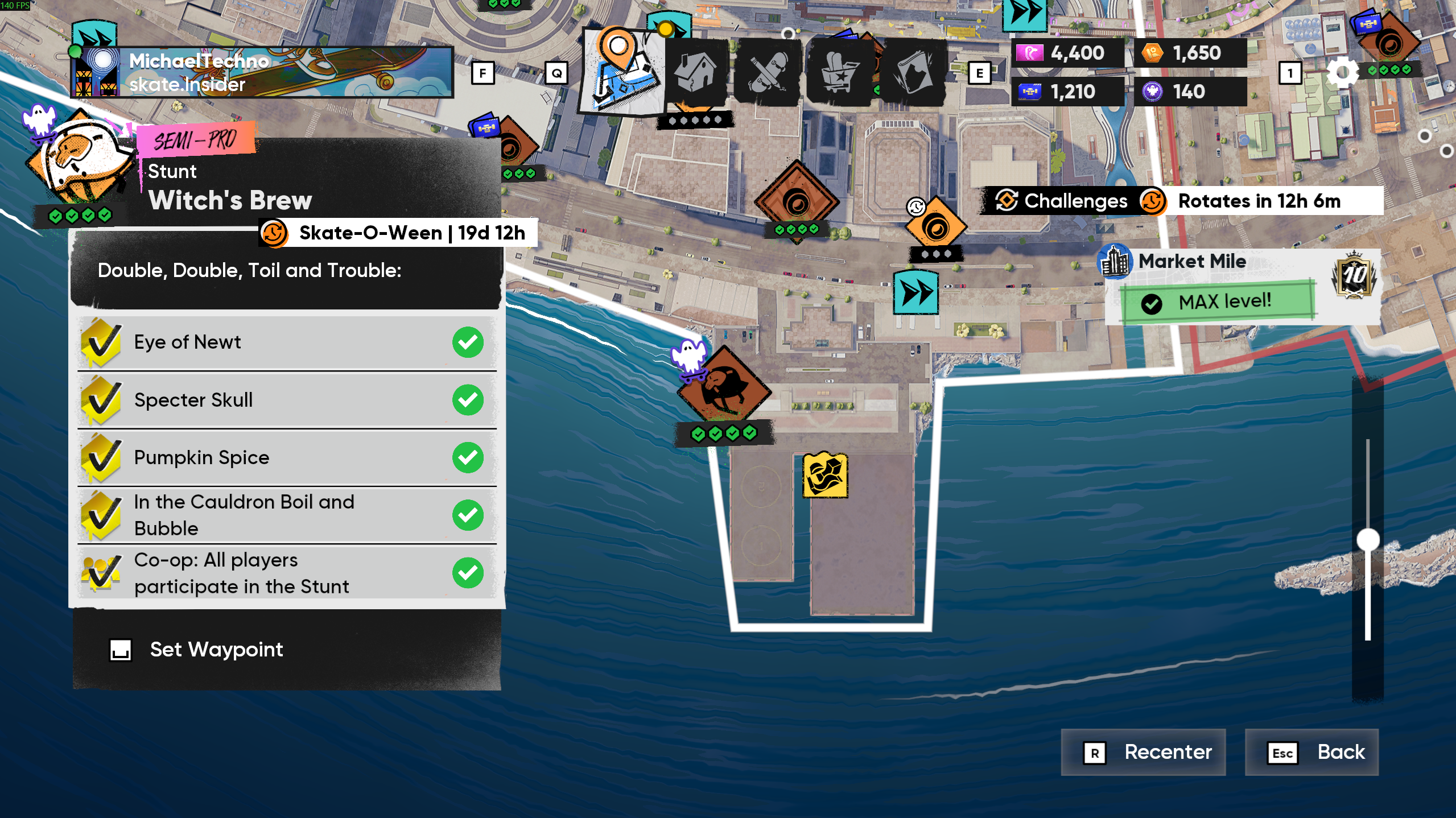Go back with the Back button
1456x818 pixels.
(x=1311, y=752)
